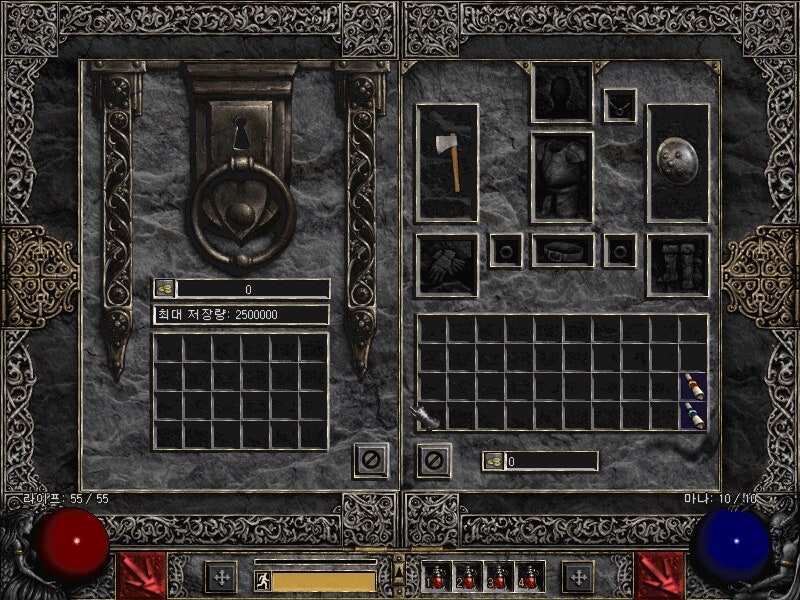
Task: Close the inventory panel
Action: [433, 460]
